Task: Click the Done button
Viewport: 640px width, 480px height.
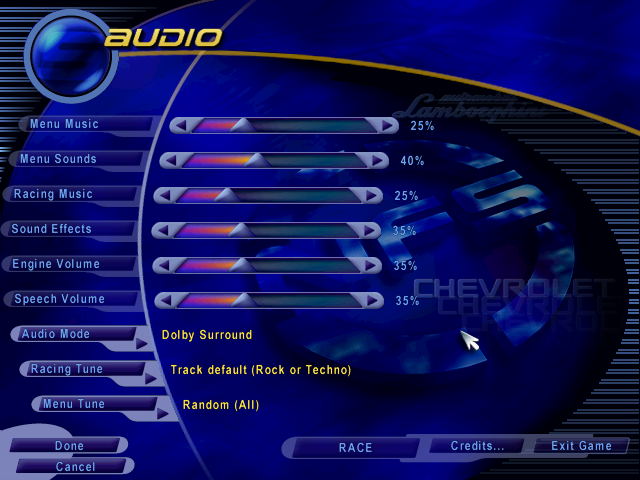Action: pos(68,446)
